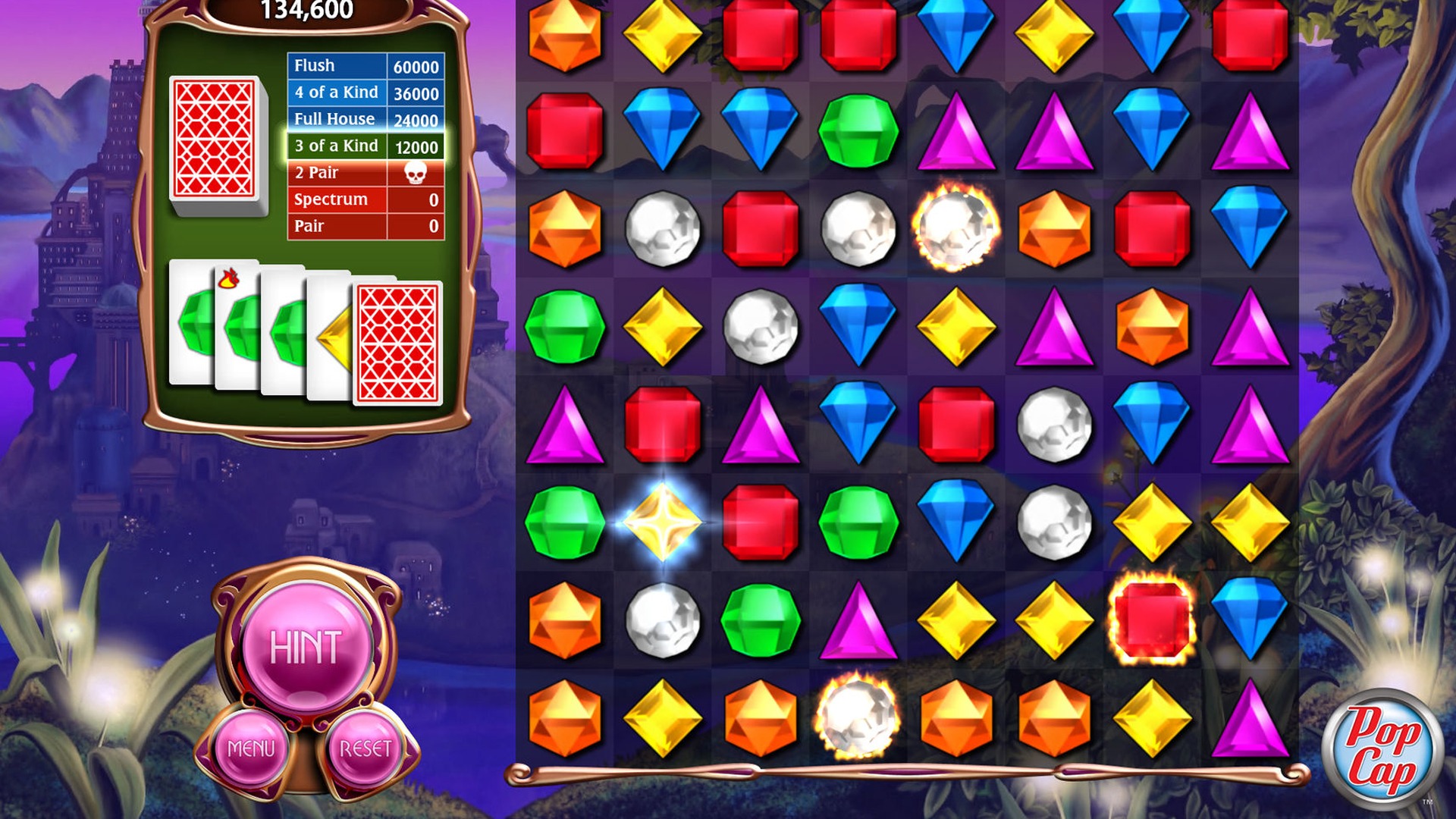Image resolution: width=1456 pixels, height=819 pixels.
Task: Select the flame-marked green gem card
Action: pyautogui.click(x=237, y=326)
